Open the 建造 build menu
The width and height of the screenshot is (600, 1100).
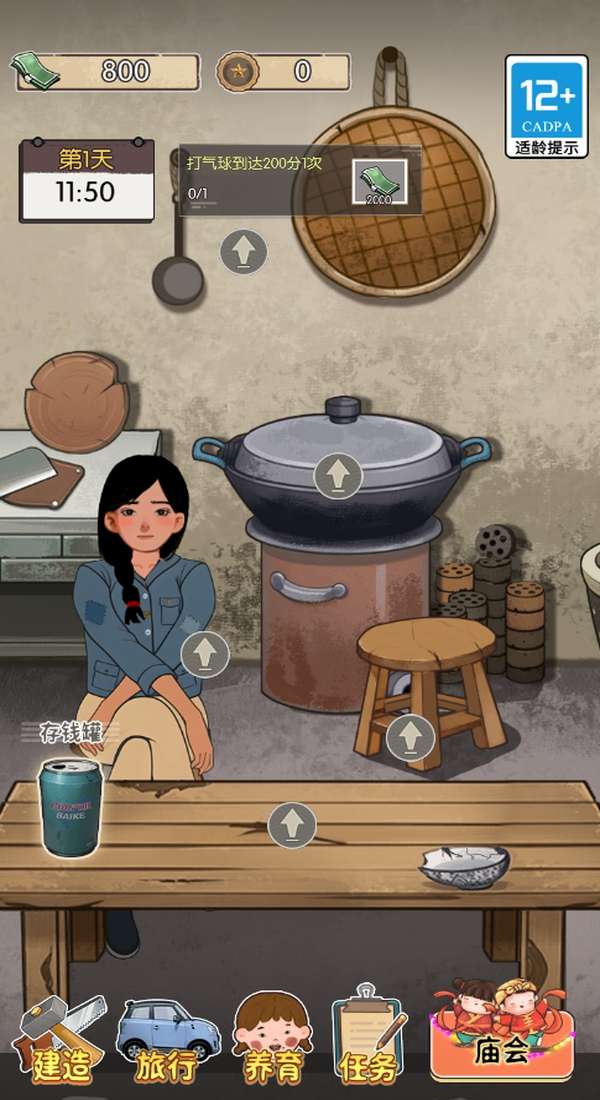[x=60, y=1041]
